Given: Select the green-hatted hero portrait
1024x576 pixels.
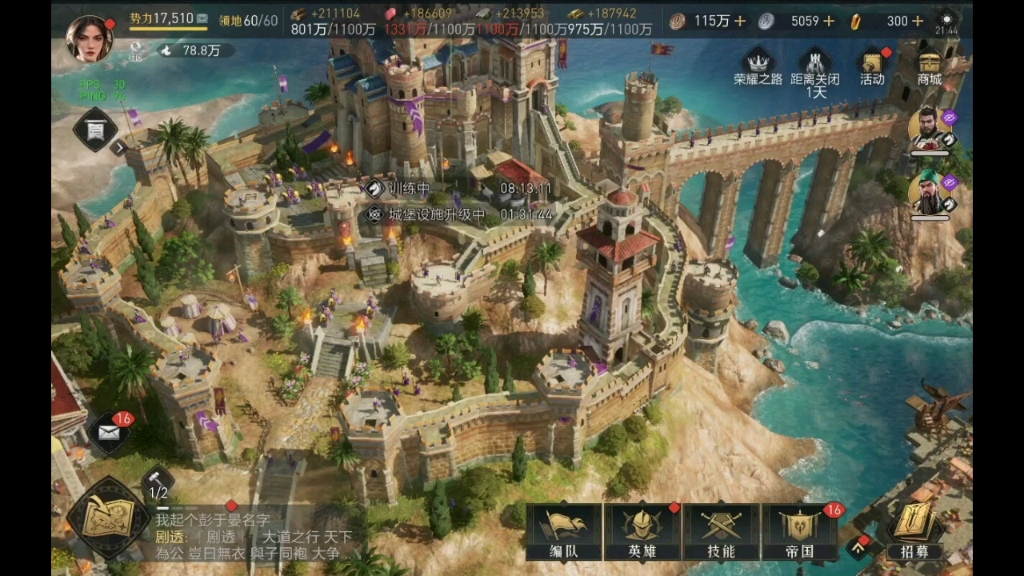Looking at the screenshot, I should coord(929,193).
